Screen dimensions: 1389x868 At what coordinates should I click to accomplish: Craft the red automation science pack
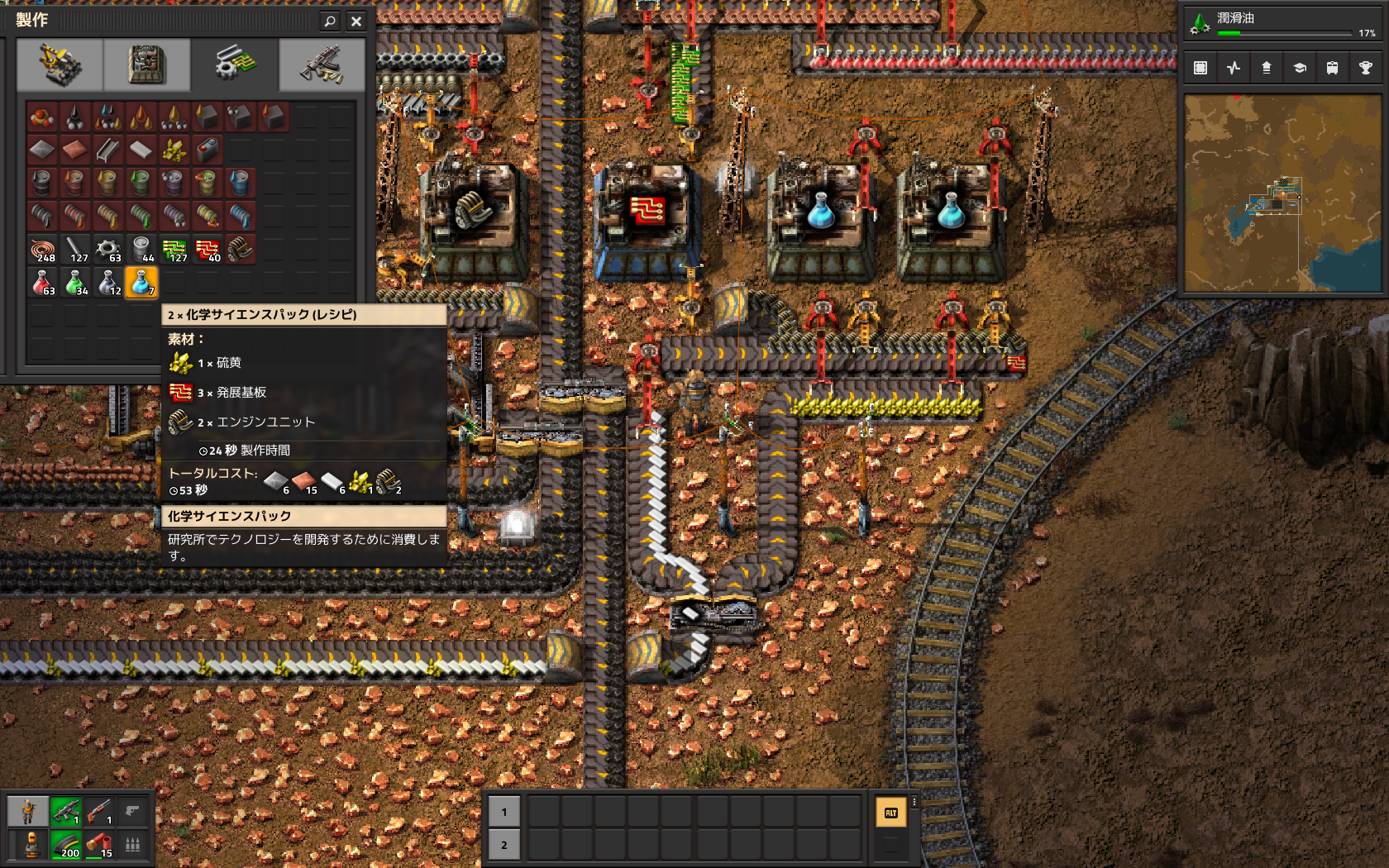42,283
